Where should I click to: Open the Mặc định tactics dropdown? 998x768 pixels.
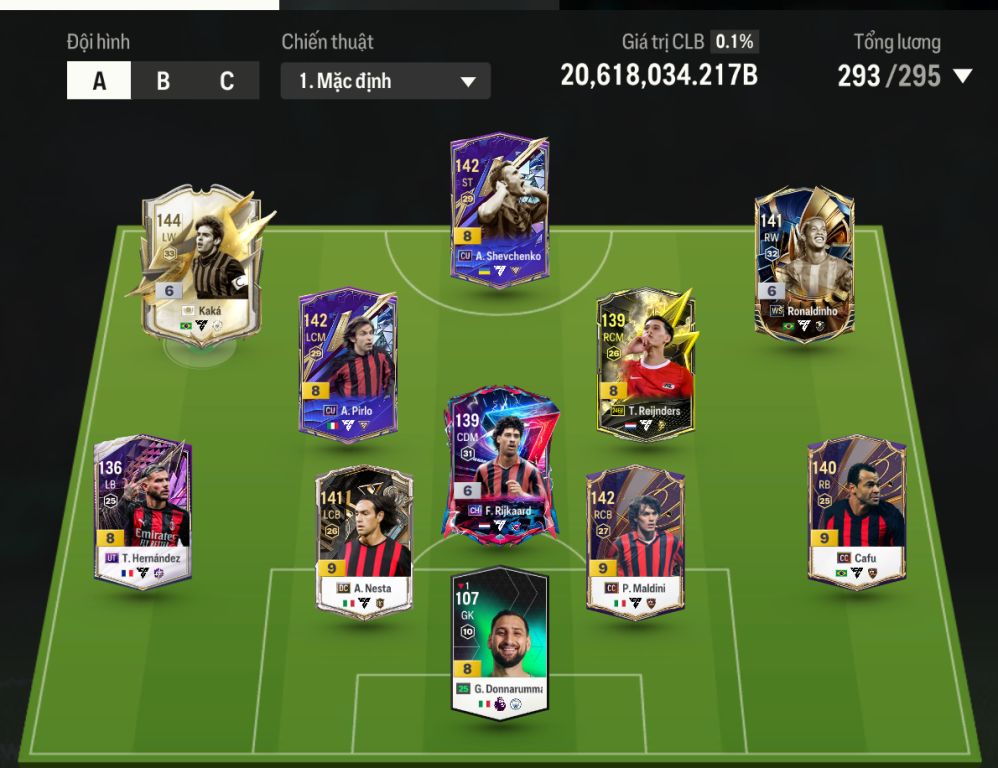(x=386, y=81)
